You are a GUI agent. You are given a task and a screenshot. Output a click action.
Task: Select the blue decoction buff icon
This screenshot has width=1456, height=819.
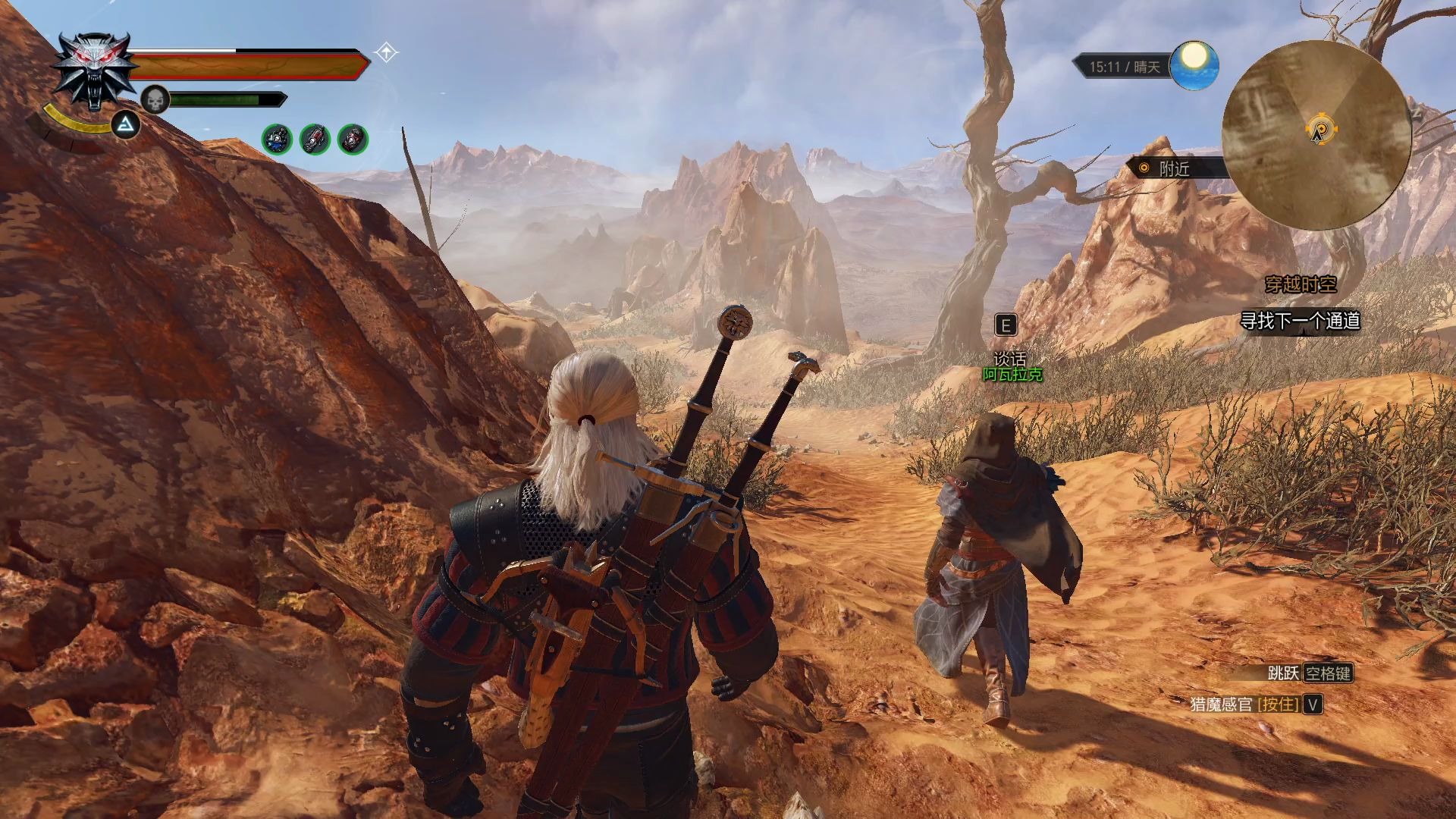(277, 140)
